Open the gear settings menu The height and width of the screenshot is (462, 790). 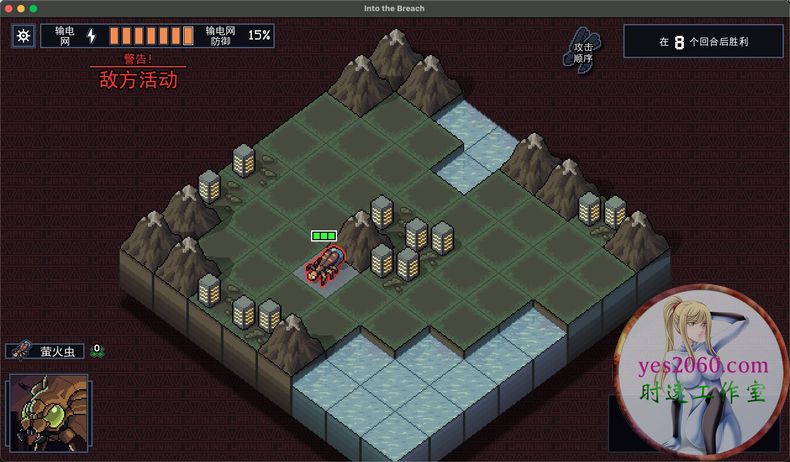tap(23, 36)
